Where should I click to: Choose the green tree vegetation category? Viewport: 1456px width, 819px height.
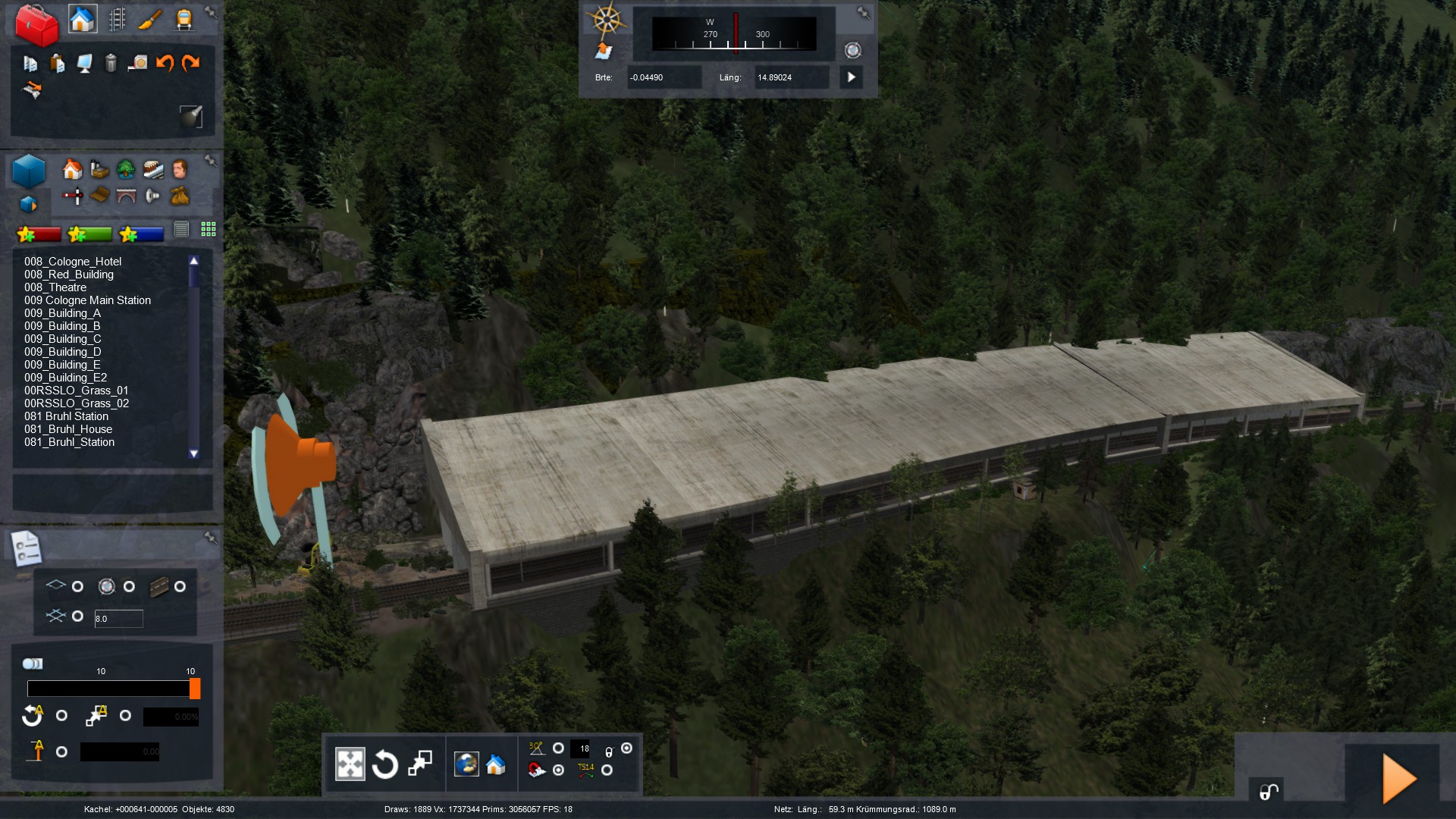126,168
